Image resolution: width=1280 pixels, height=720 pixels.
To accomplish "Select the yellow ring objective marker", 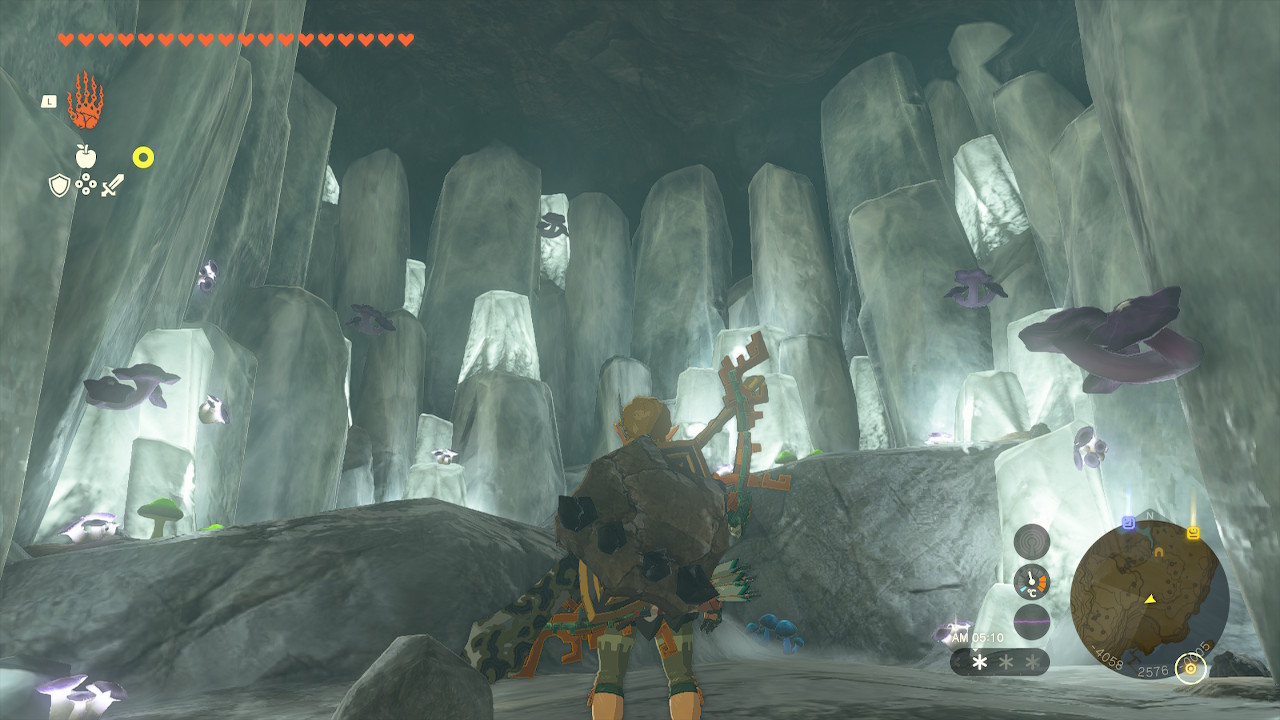I will [143, 157].
